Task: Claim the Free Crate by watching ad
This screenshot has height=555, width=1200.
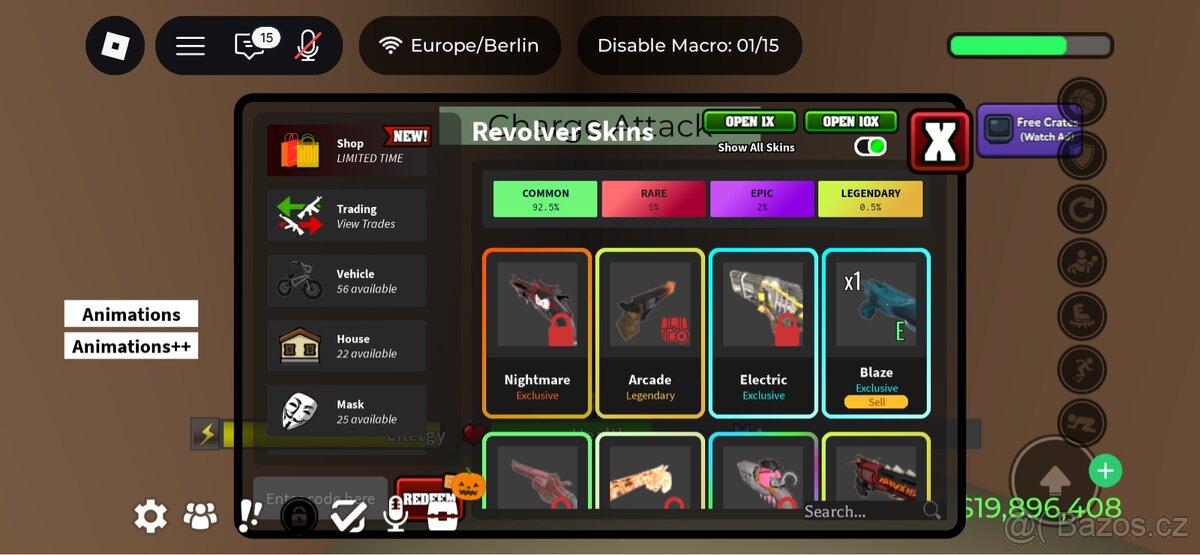Action: click(x=1027, y=130)
